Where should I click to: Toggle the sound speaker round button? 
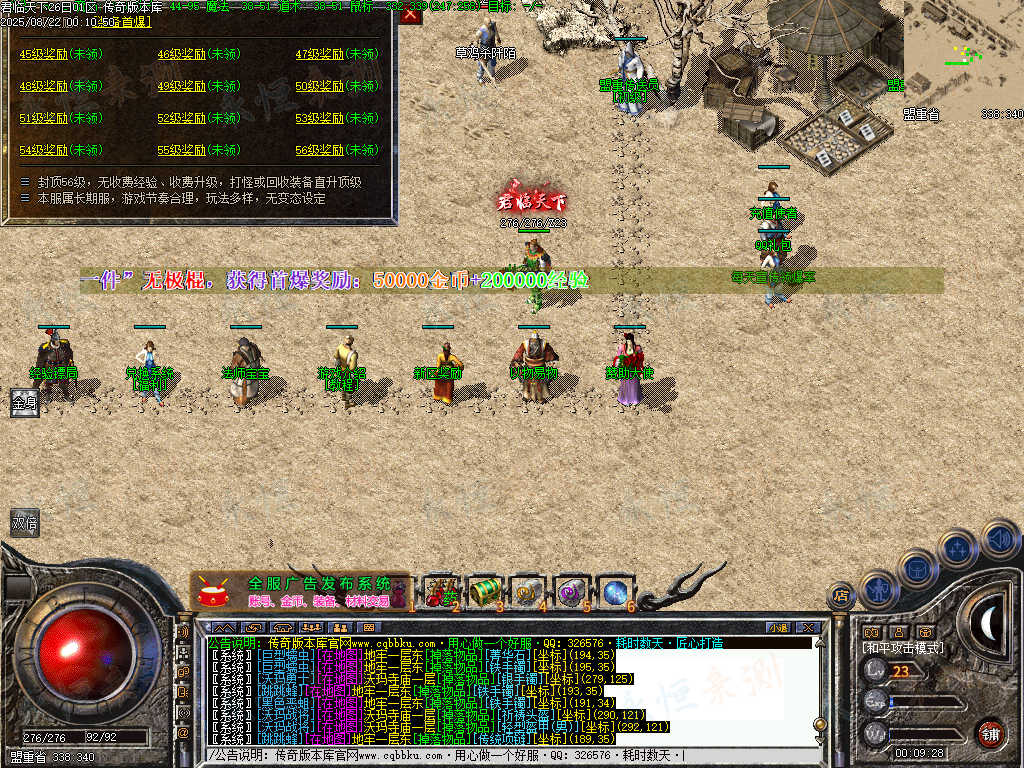999,538
